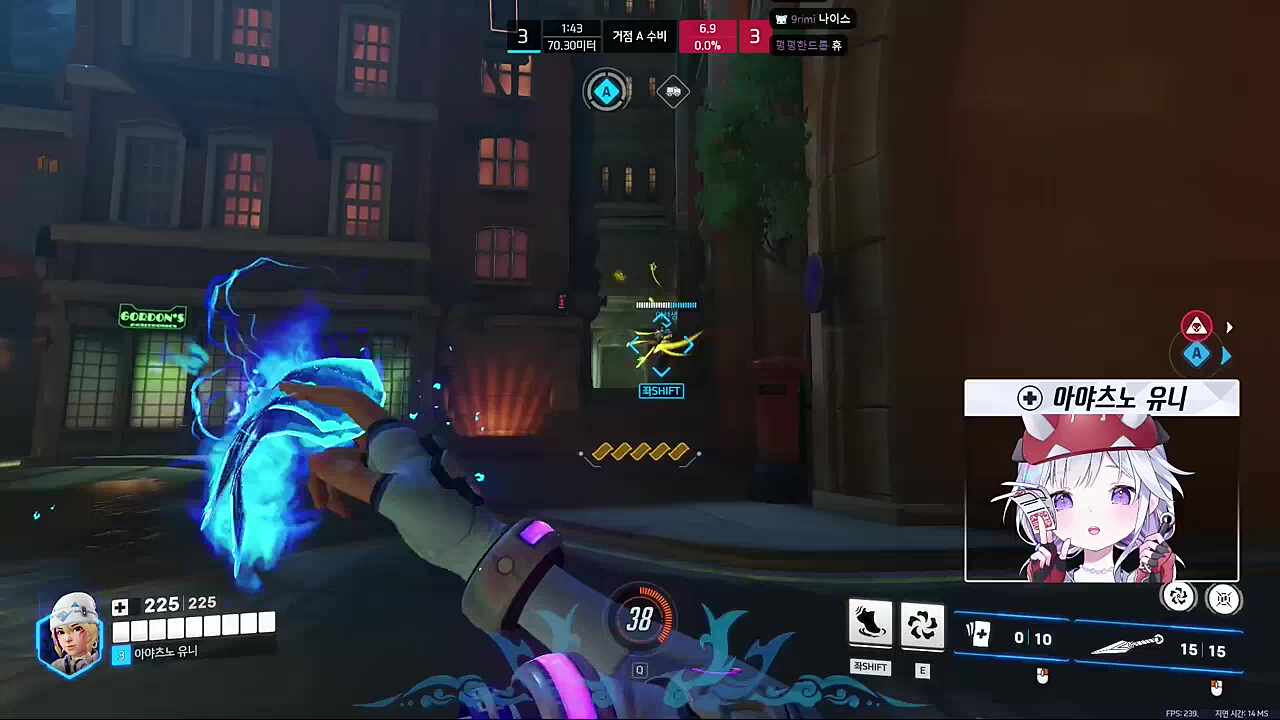Click the payload objective diamond icon
The width and height of the screenshot is (1280, 720).
(673, 92)
